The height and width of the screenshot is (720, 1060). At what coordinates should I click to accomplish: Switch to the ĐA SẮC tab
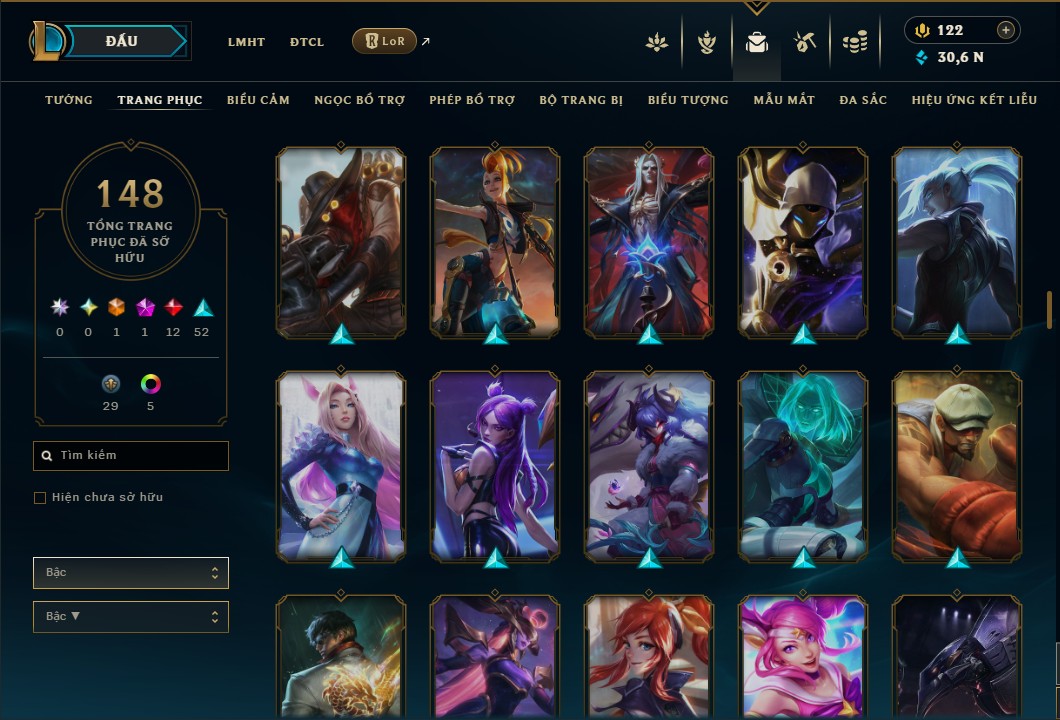(x=863, y=100)
